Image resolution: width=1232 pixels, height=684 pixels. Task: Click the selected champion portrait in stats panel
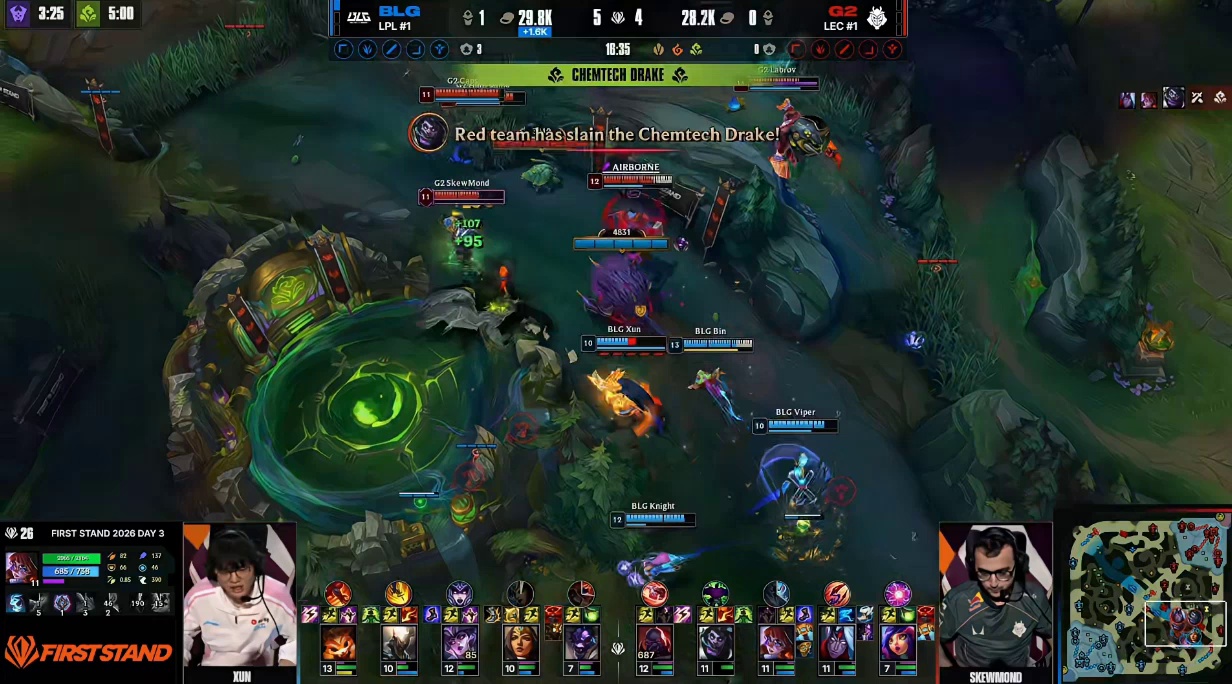(x=22, y=567)
